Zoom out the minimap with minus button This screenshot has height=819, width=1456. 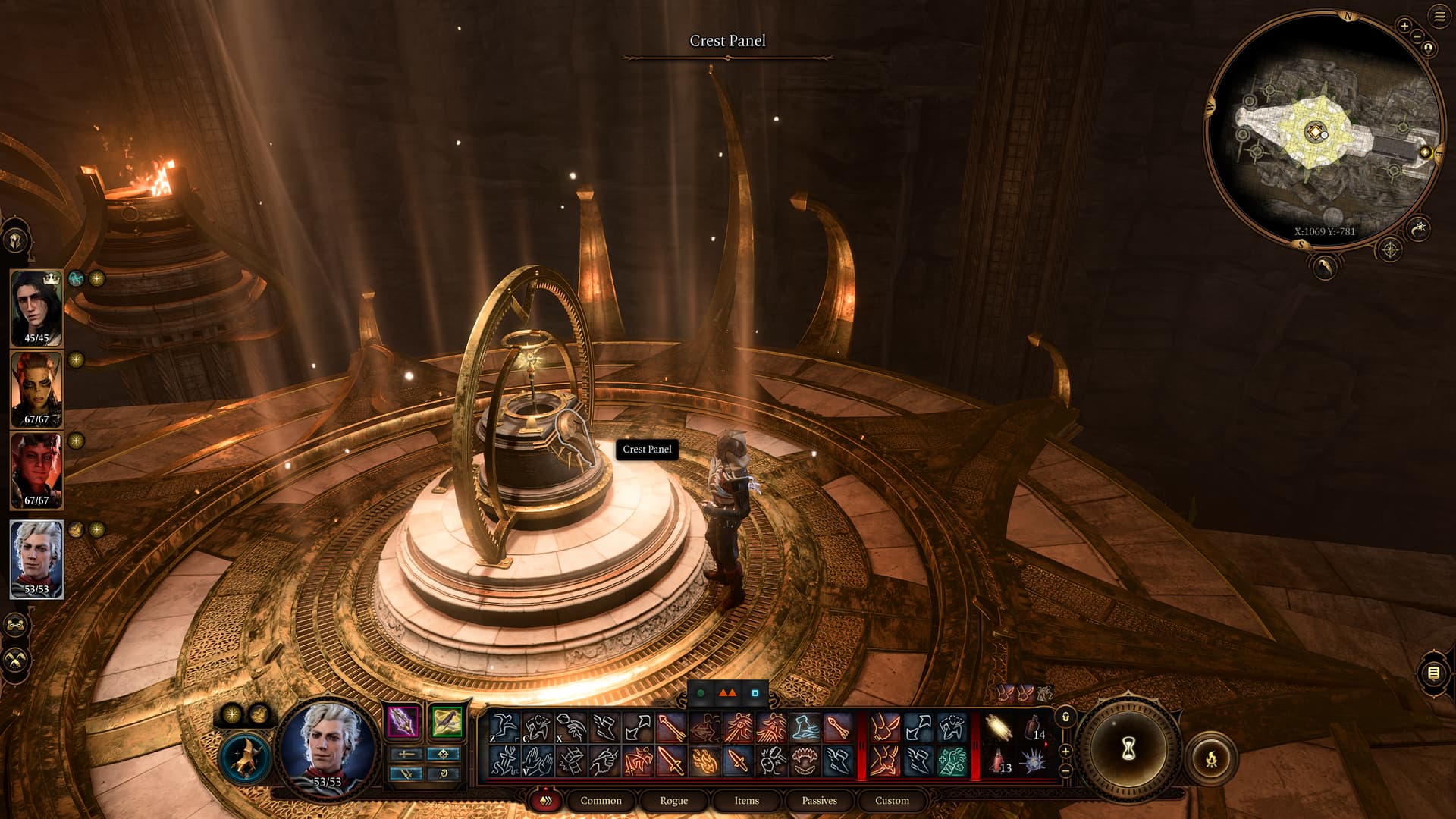point(1417,36)
